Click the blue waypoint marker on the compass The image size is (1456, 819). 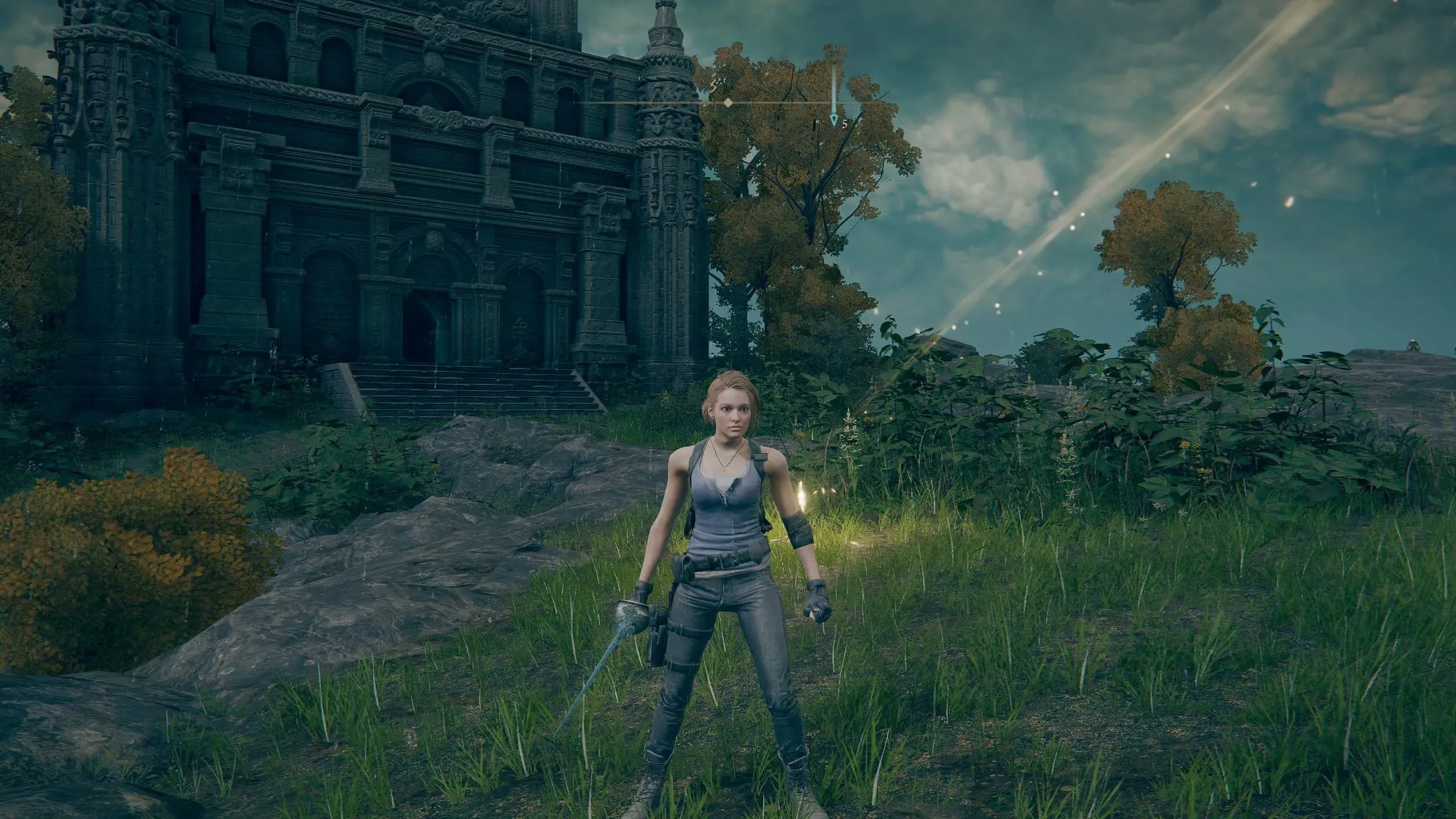(x=834, y=119)
